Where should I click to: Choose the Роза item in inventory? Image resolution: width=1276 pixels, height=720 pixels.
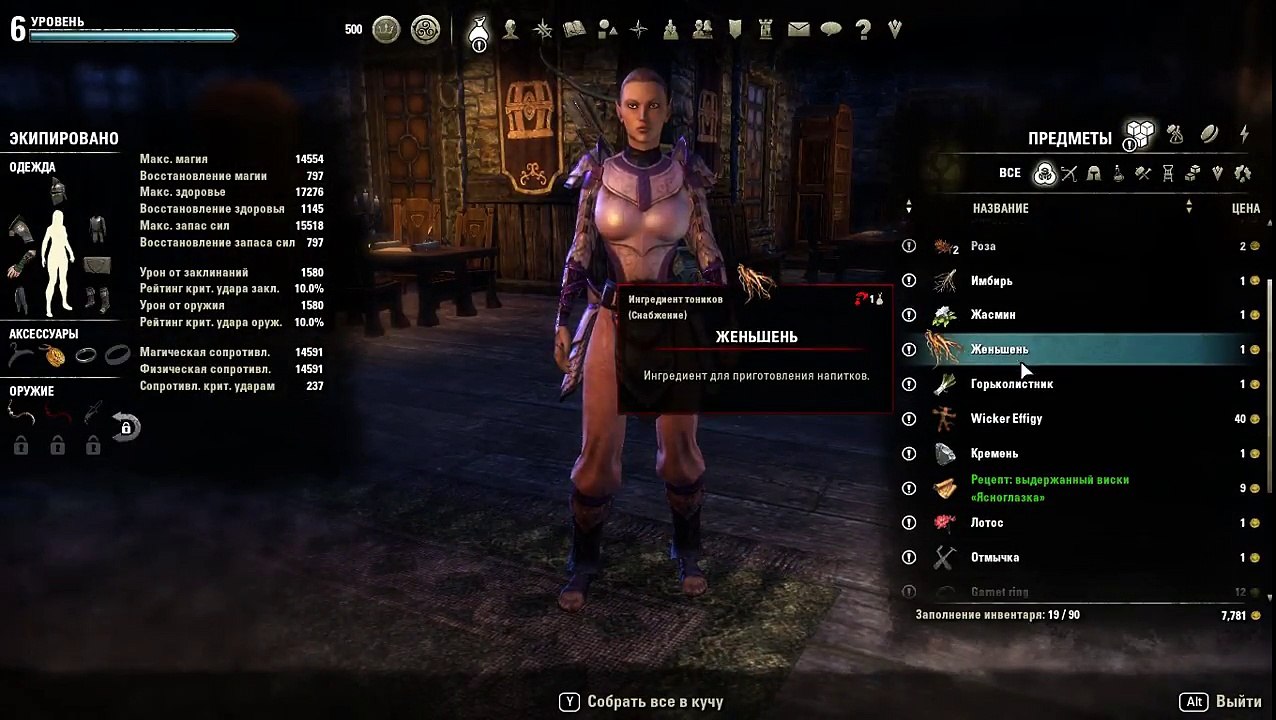(x=983, y=246)
